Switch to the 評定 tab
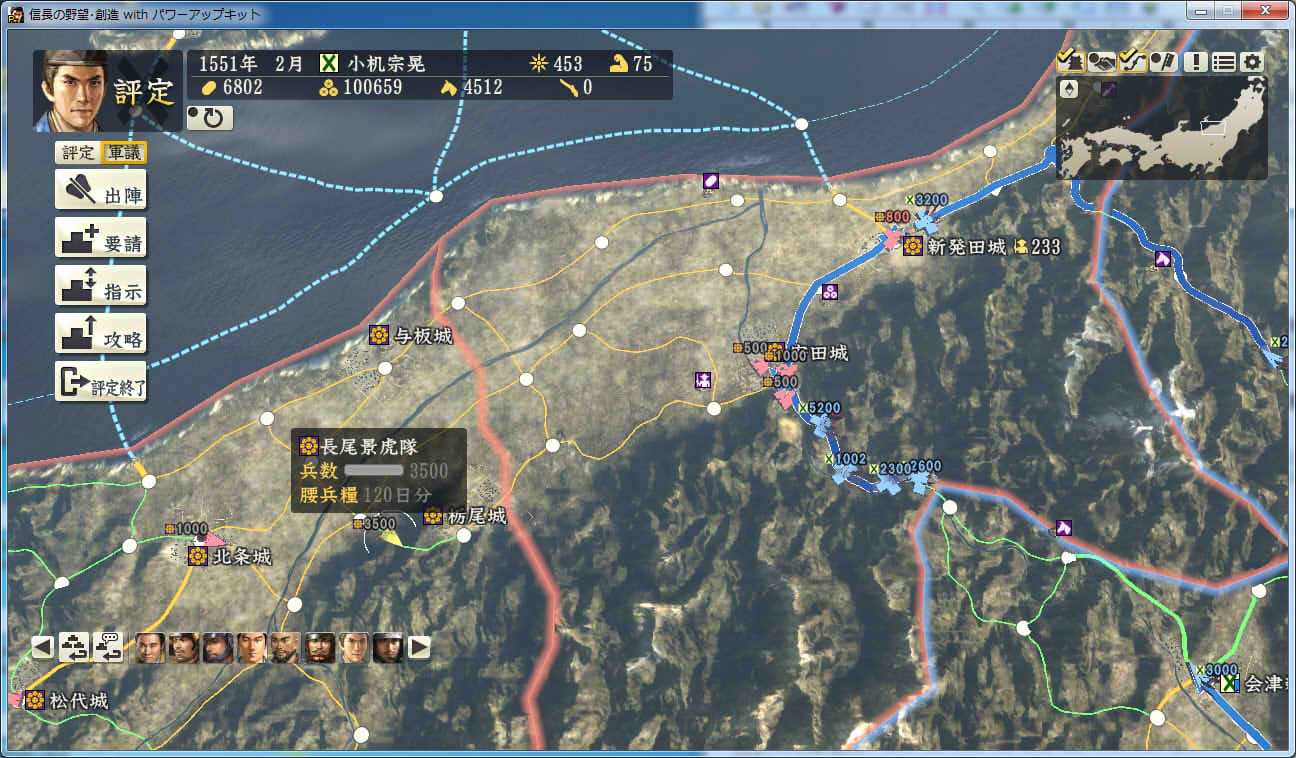Screen dimensions: 1296x758 coord(77,152)
